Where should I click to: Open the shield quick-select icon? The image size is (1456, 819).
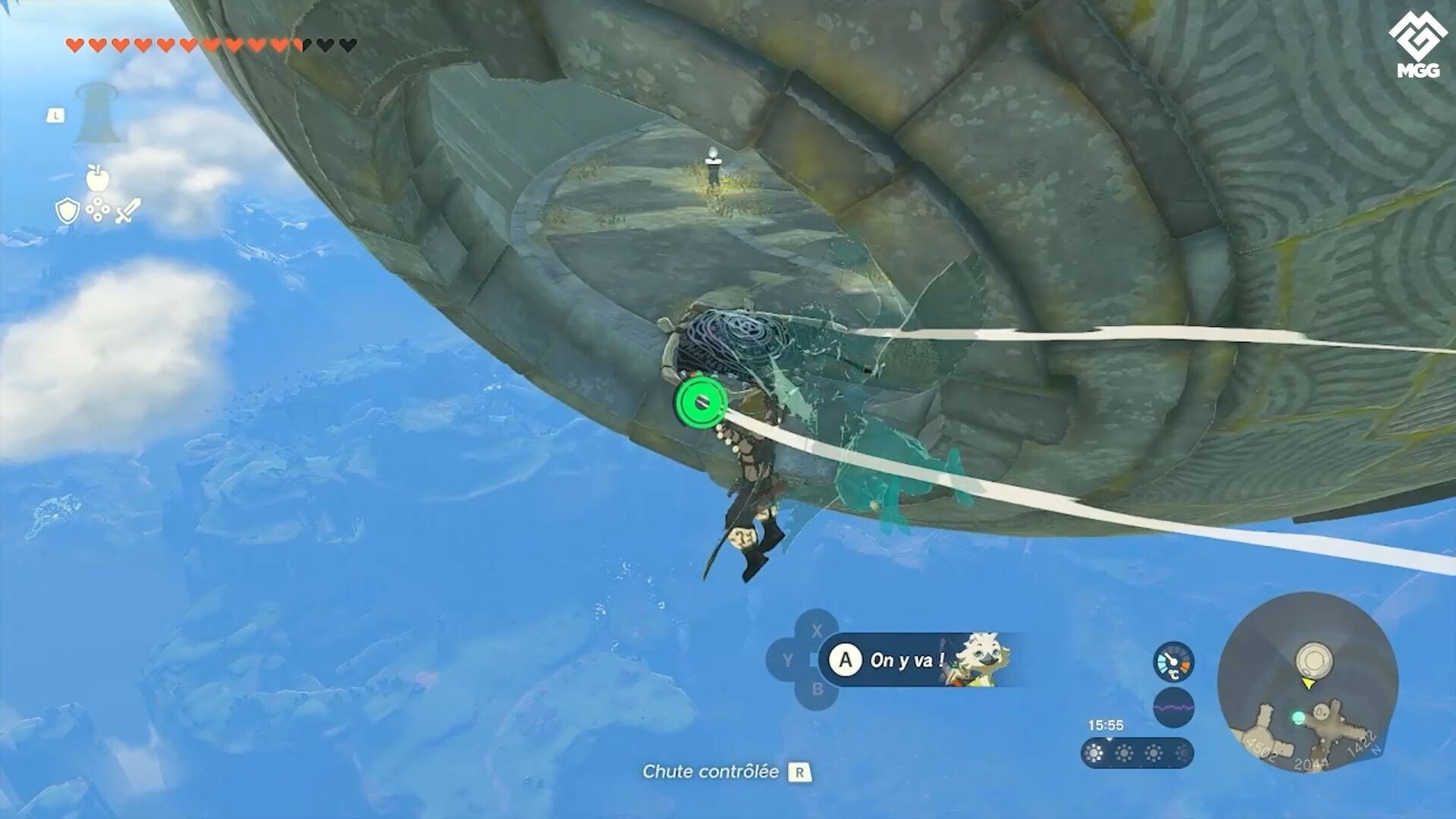point(67,212)
